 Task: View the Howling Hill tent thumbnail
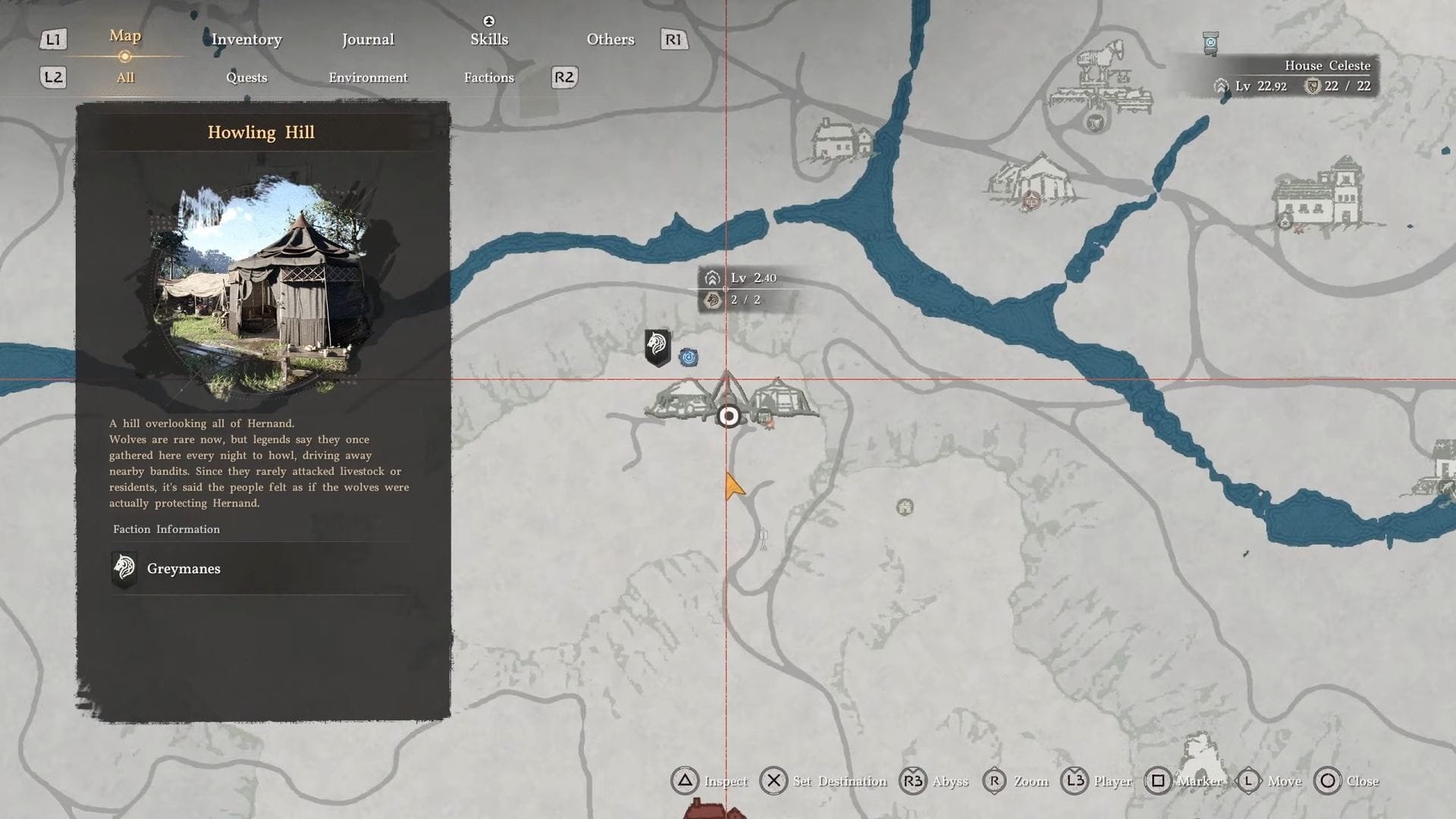tap(262, 283)
